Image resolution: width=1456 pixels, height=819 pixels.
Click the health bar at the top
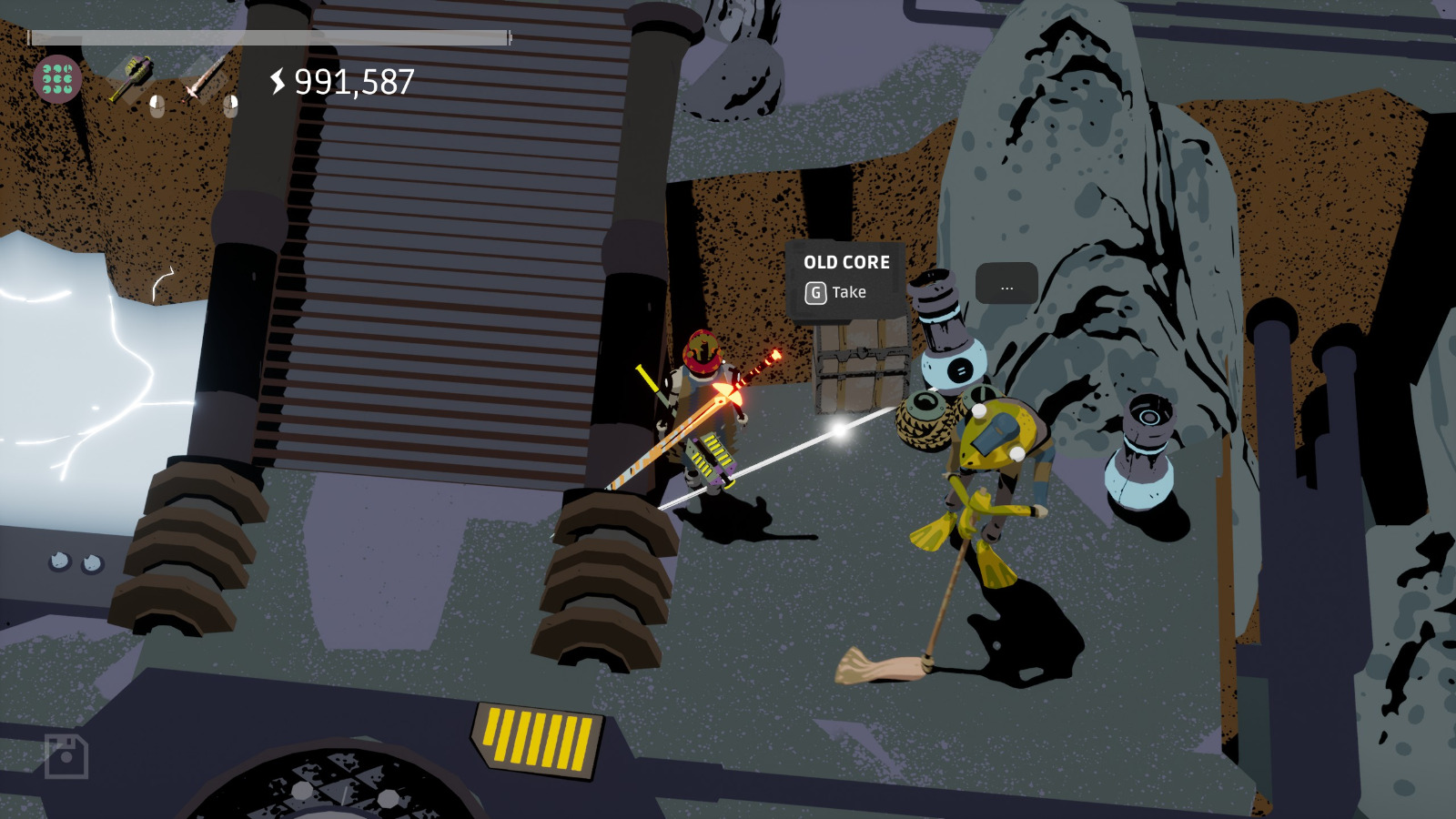point(268,38)
